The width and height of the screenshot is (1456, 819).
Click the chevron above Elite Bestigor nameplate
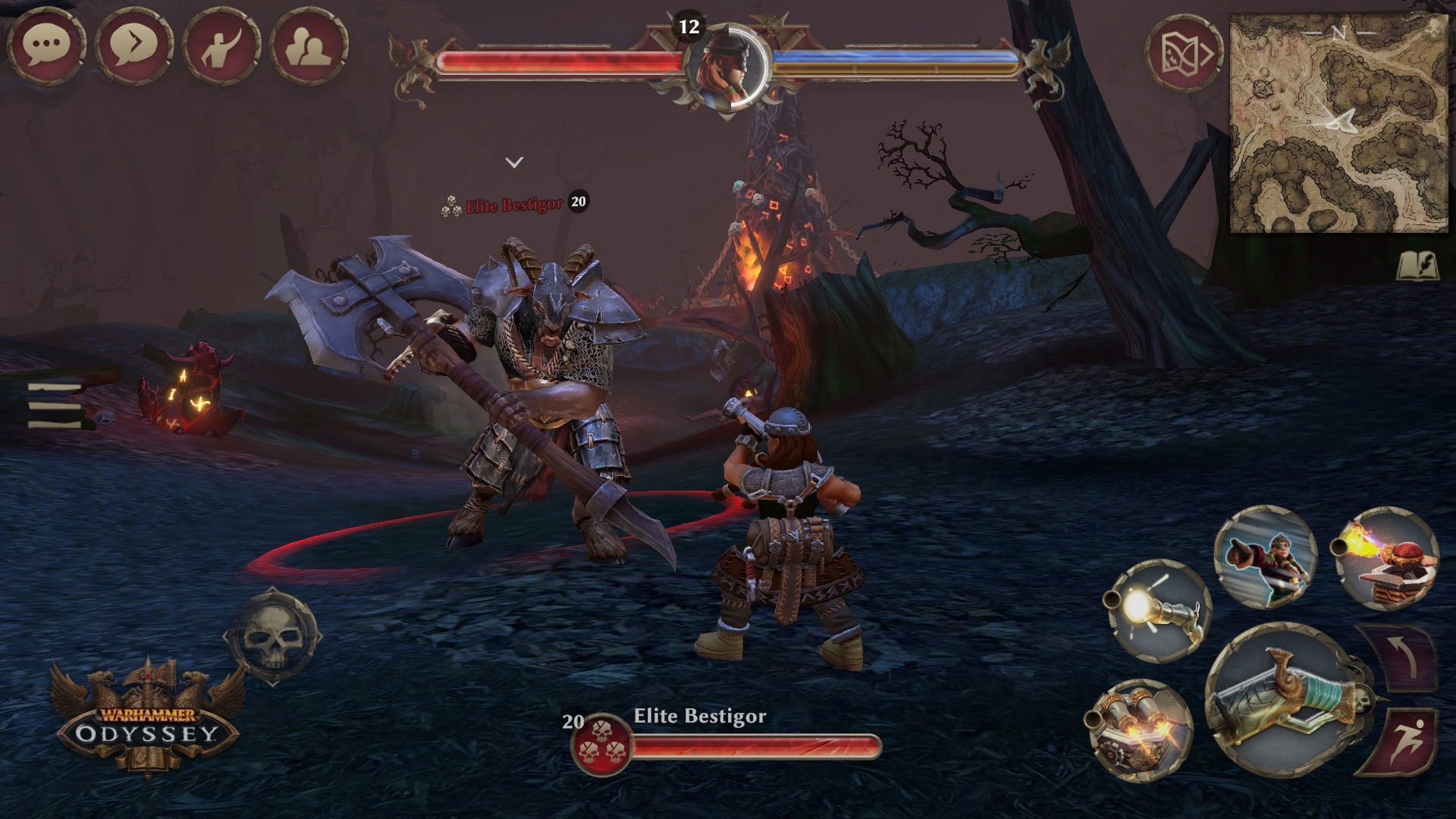[x=514, y=162]
